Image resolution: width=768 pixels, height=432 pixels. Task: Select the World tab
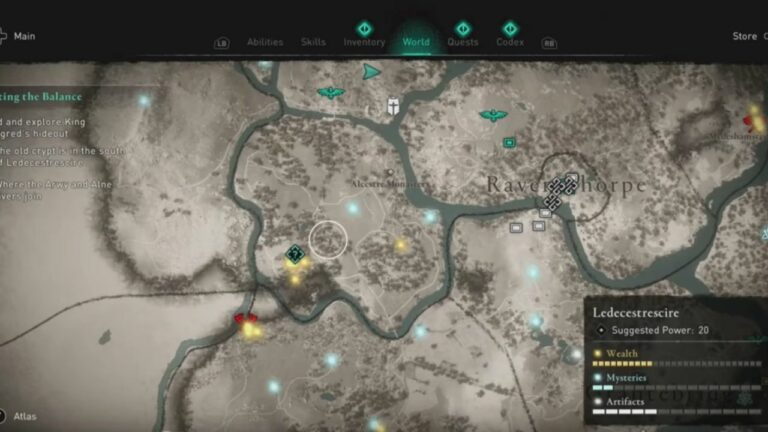pyautogui.click(x=416, y=42)
